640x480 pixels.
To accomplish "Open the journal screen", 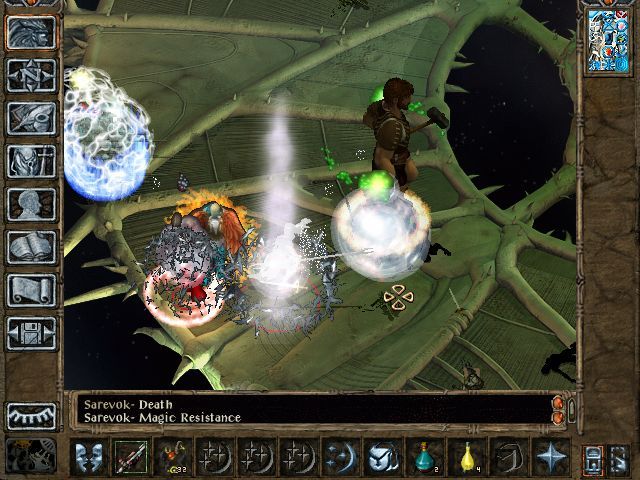I will point(31,118).
